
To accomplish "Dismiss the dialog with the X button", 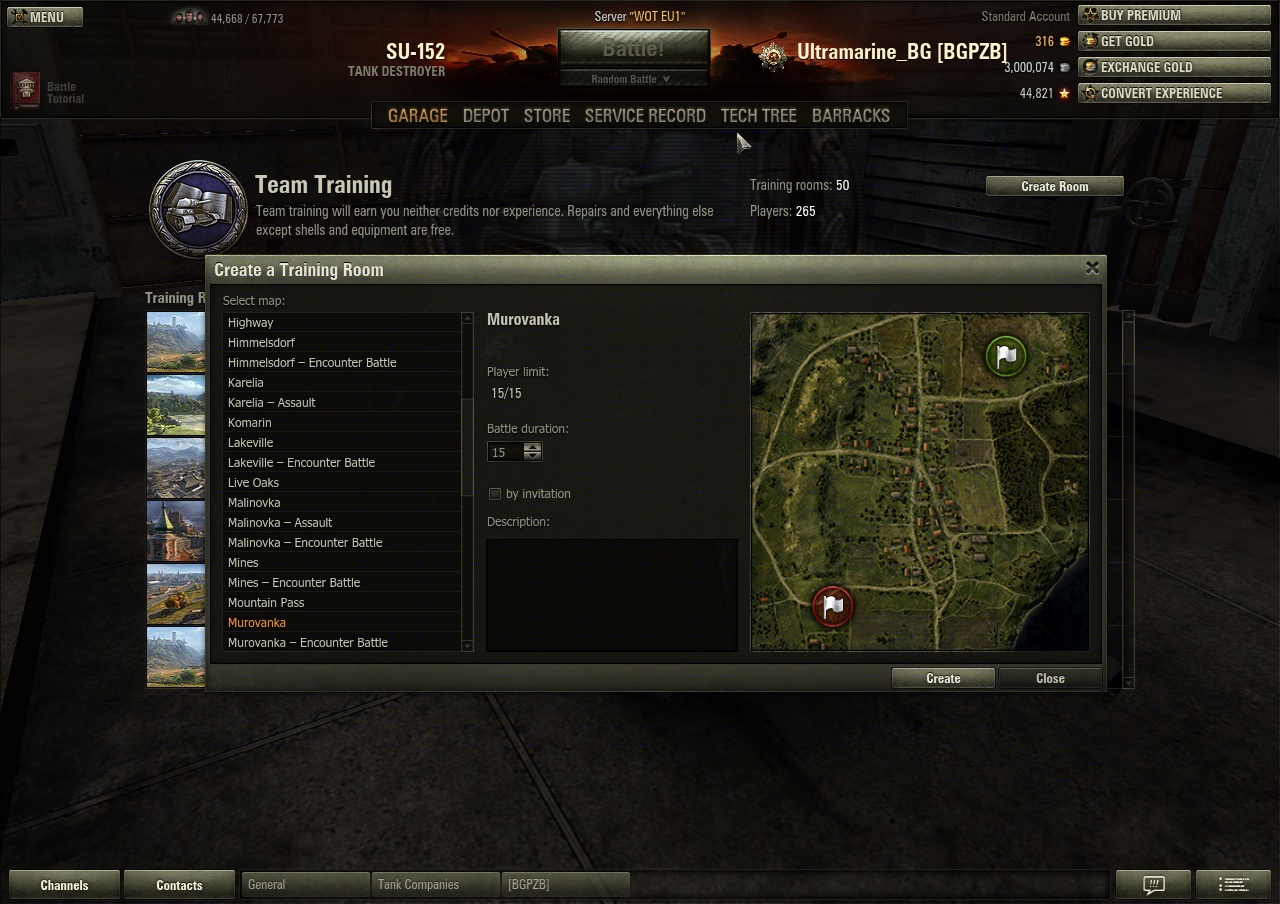I will pyautogui.click(x=1092, y=268).
